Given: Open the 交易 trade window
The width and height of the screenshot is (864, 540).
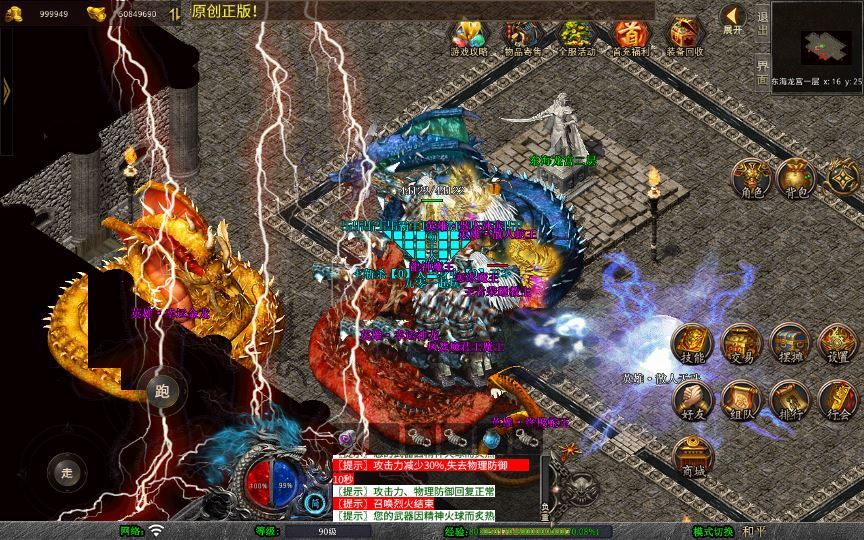Looking at the screenshot, I should [740, 343].
